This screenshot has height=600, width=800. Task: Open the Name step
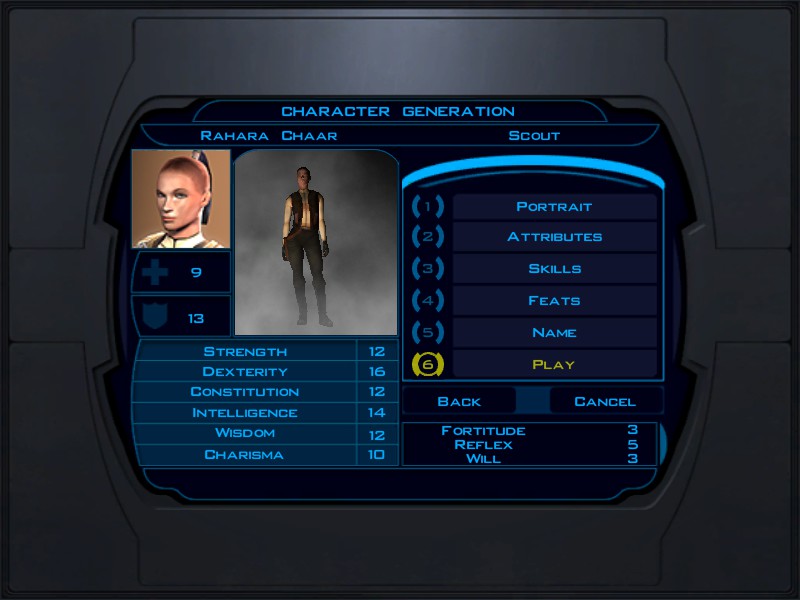pyautogui.click(x=554, y=333)
